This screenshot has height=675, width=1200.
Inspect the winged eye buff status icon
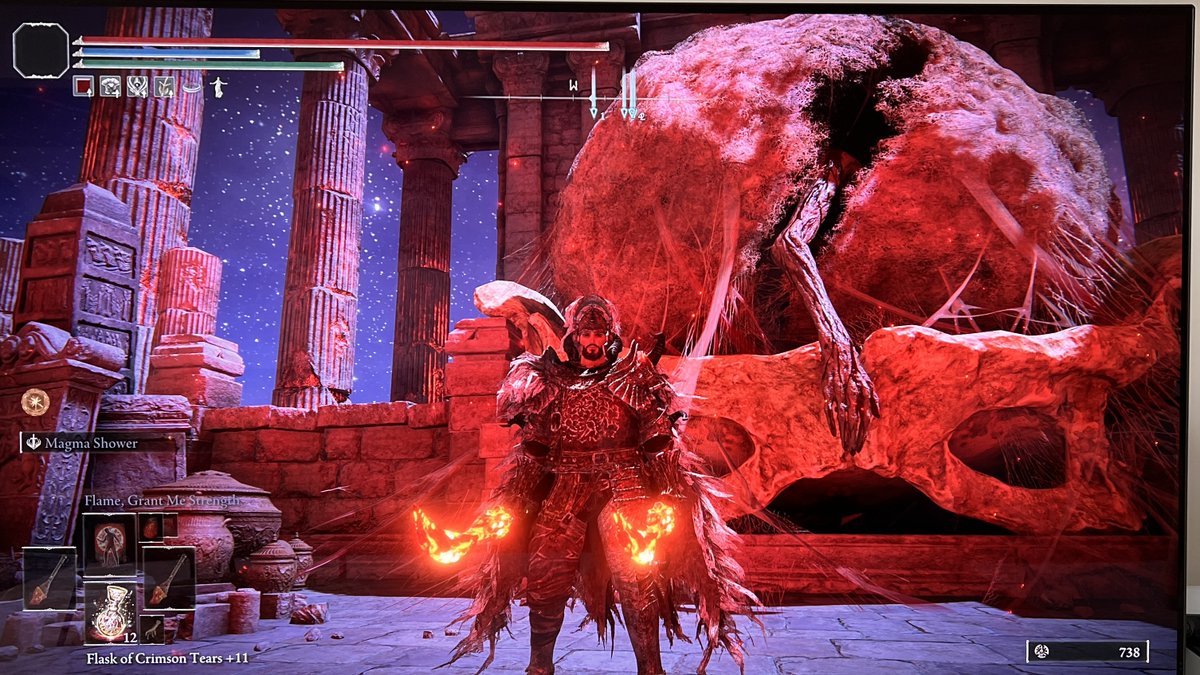click(x=138, y=87)
